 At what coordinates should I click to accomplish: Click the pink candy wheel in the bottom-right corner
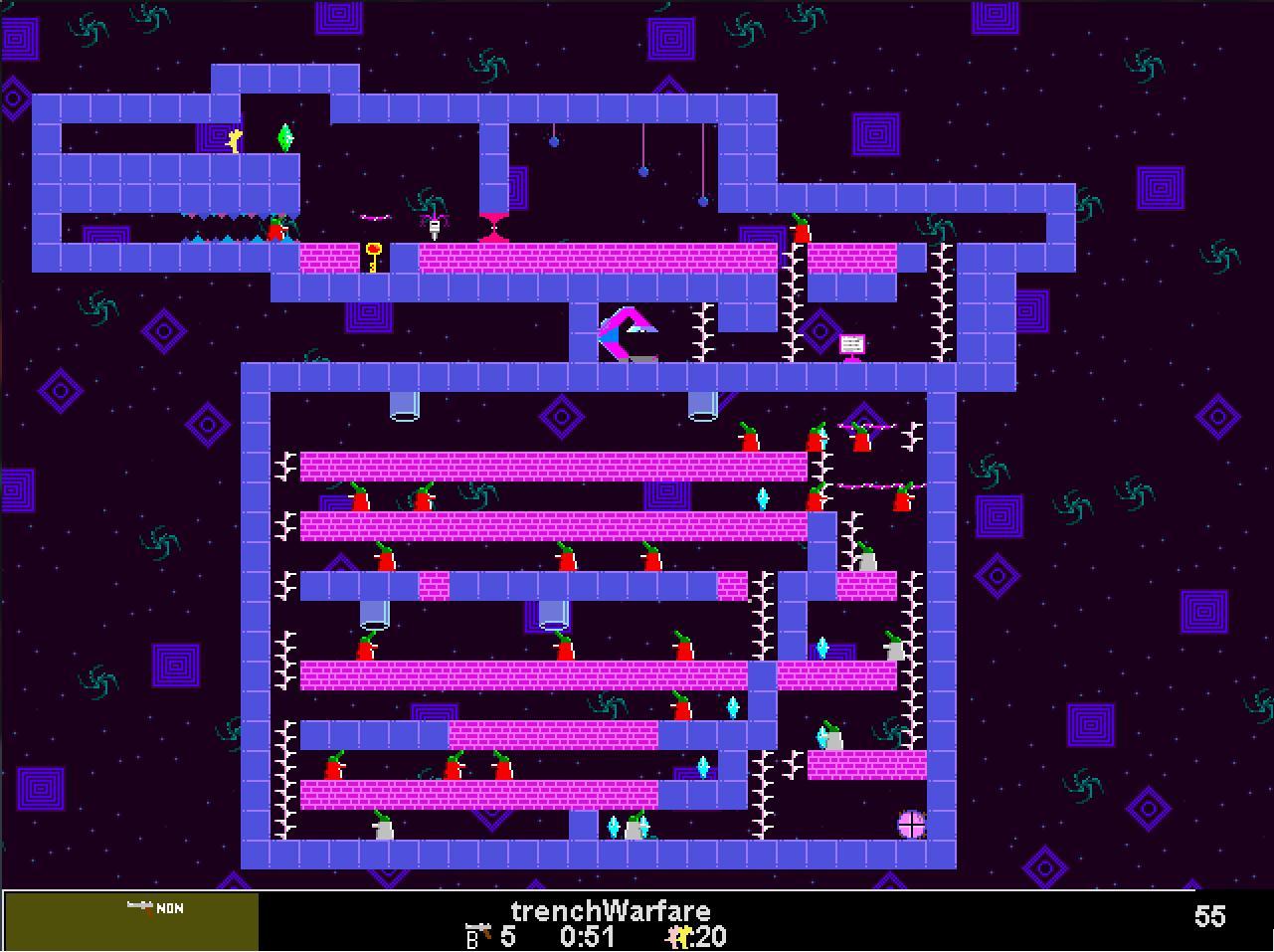coord(911,824)
